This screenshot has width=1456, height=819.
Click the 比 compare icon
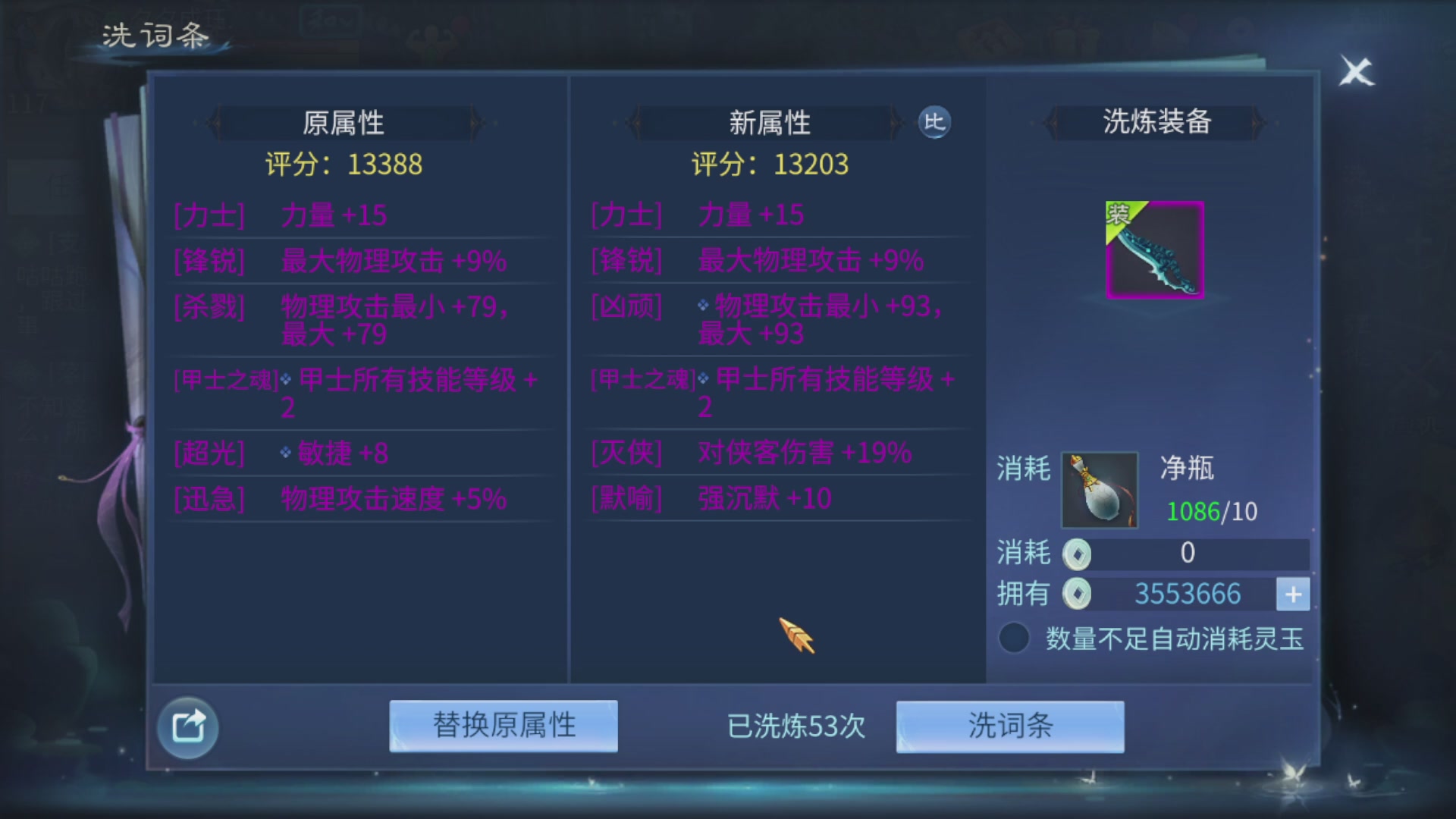point(935,123)
